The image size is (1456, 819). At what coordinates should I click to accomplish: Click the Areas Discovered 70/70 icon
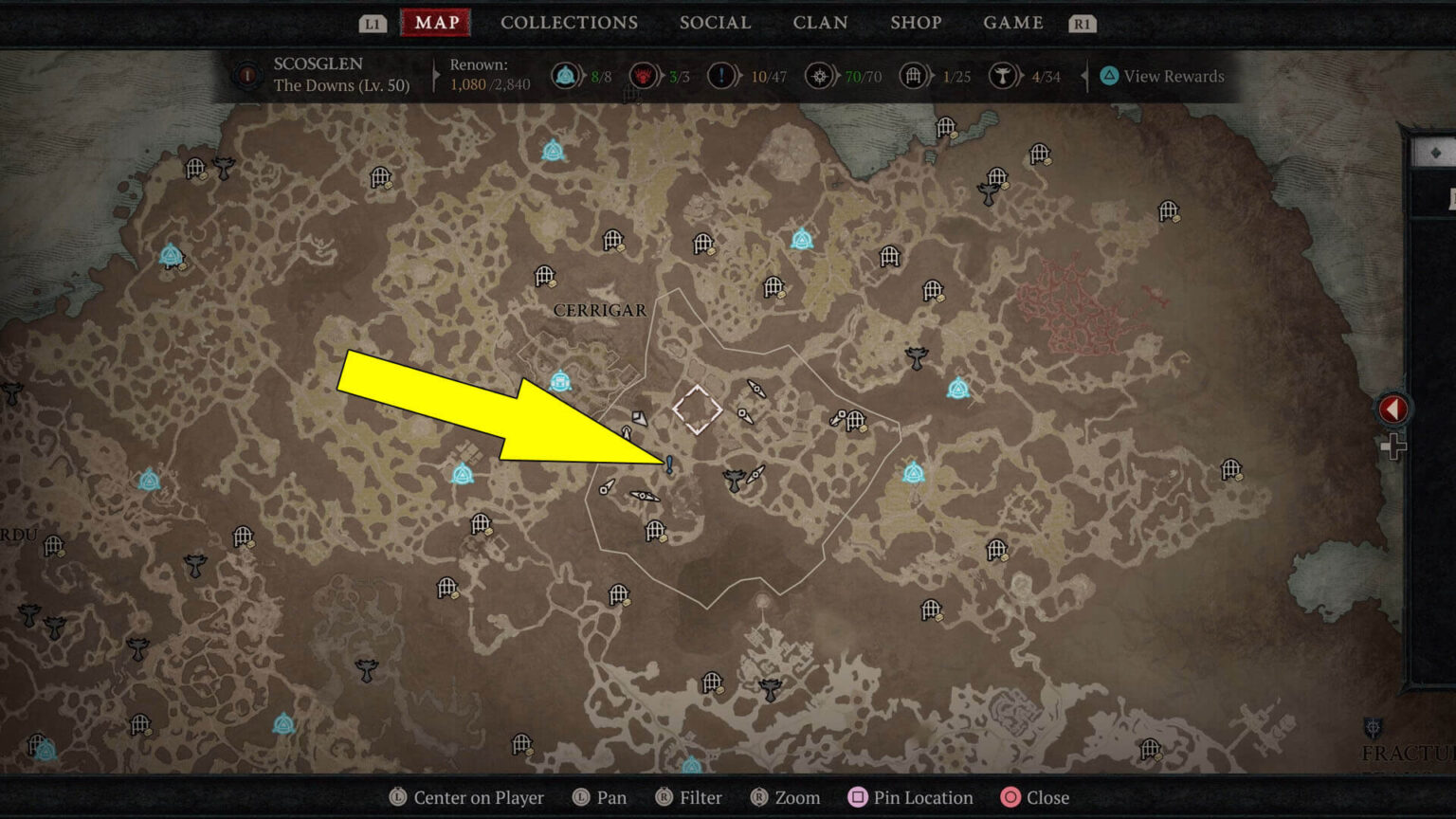pyautogui.click(x=819, y=76)
